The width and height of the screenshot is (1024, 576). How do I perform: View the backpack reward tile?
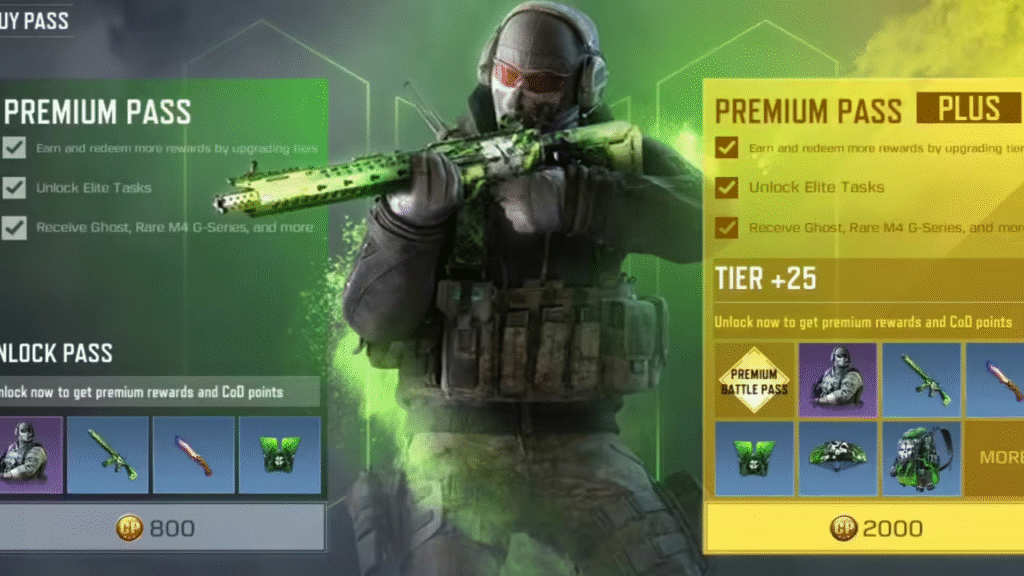click(x=921, y=458)
